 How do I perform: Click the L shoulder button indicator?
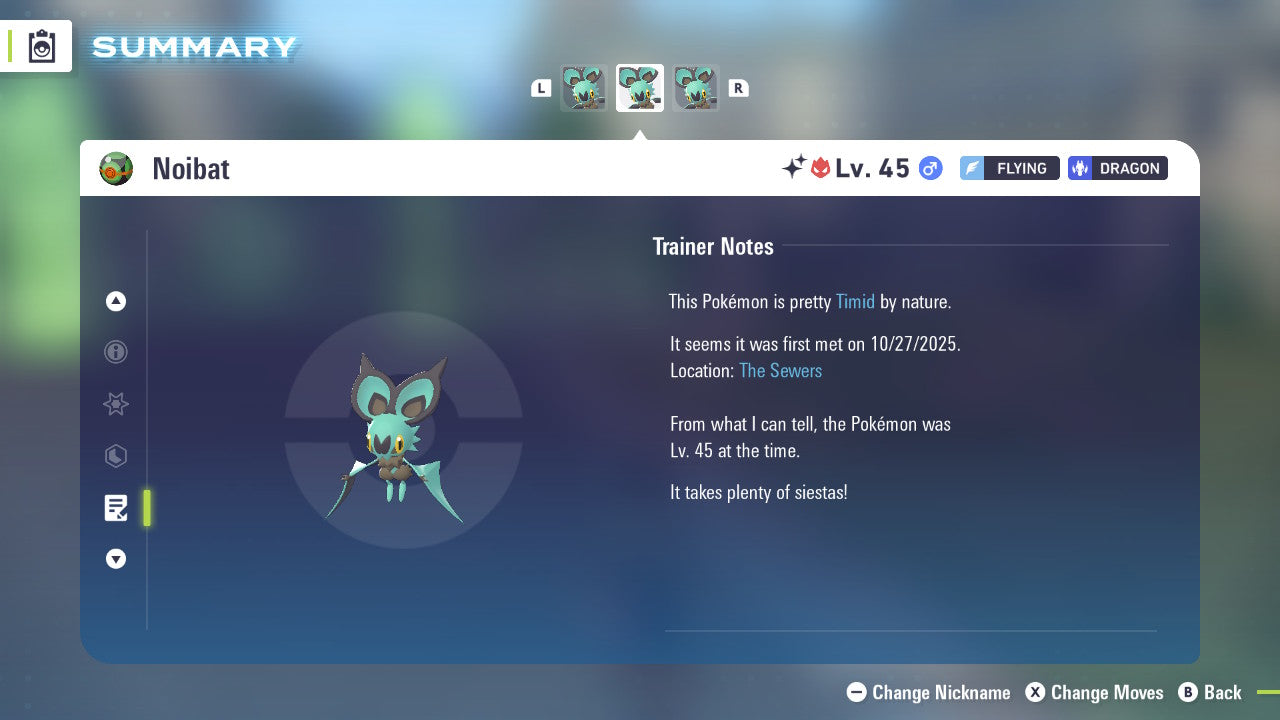541,87
